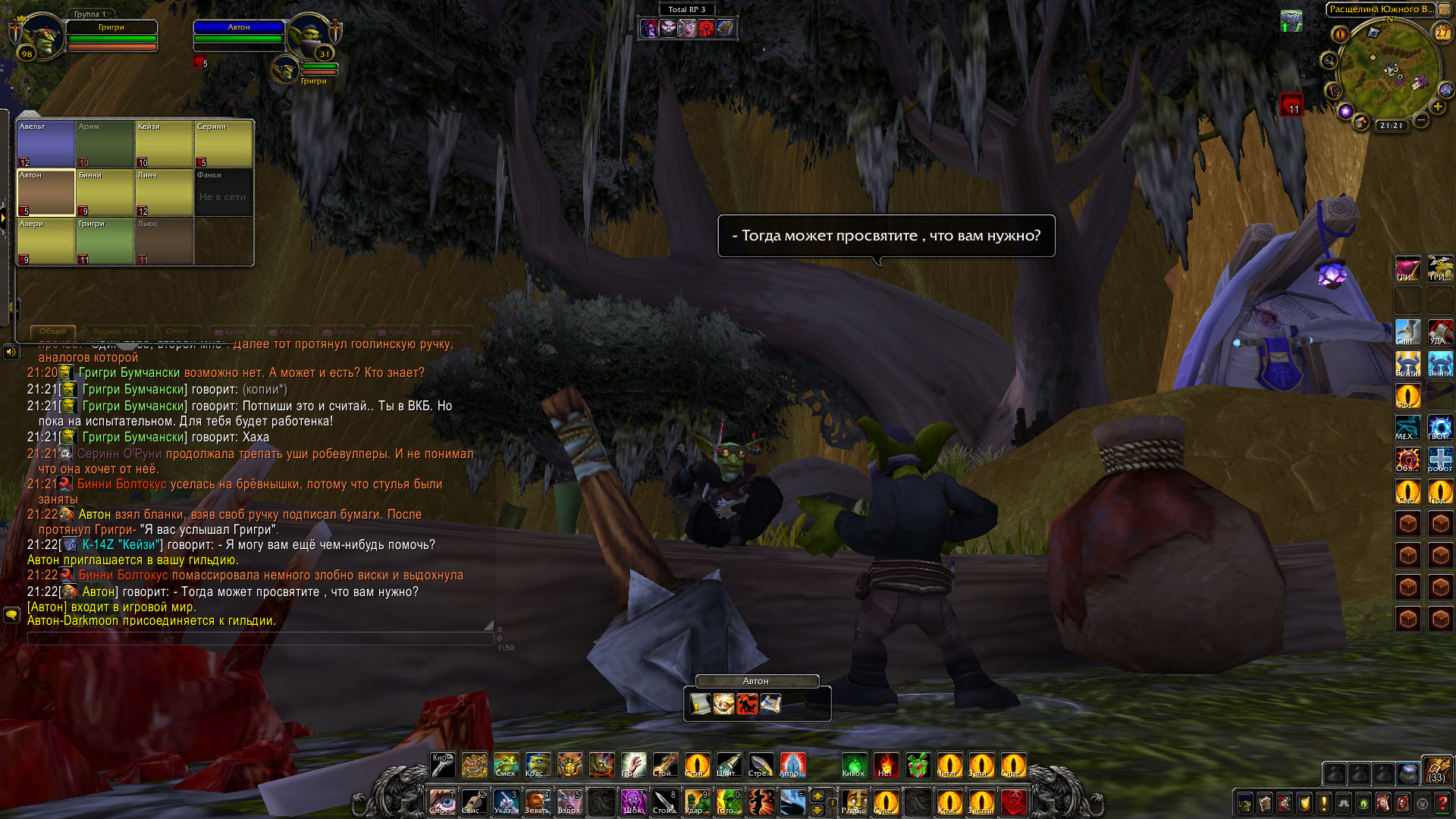Select raid member Бинни in raid frames

pyautogui.click(x=105, y=193)
